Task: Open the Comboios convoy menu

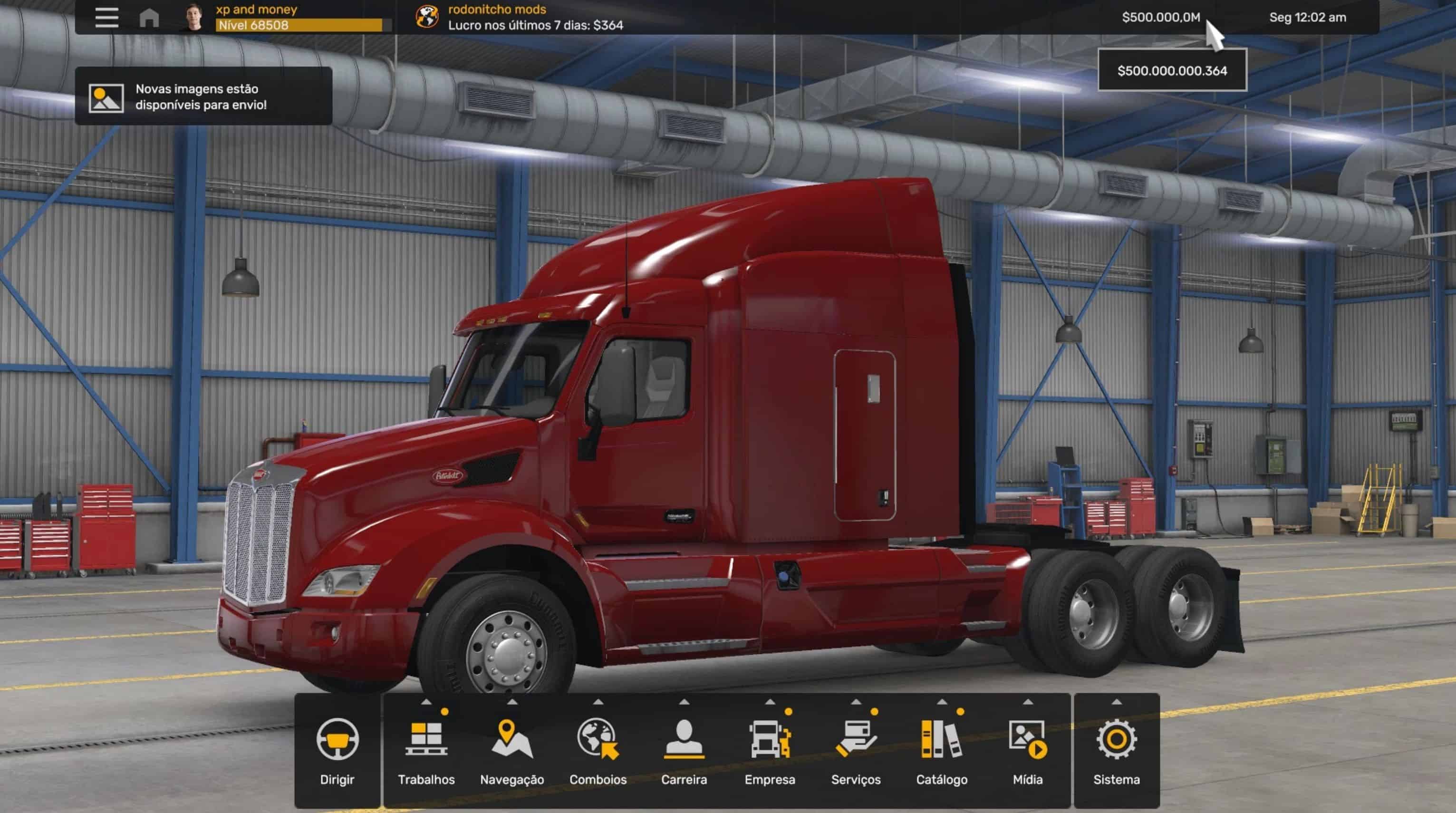Action: [x=598, y=750]
